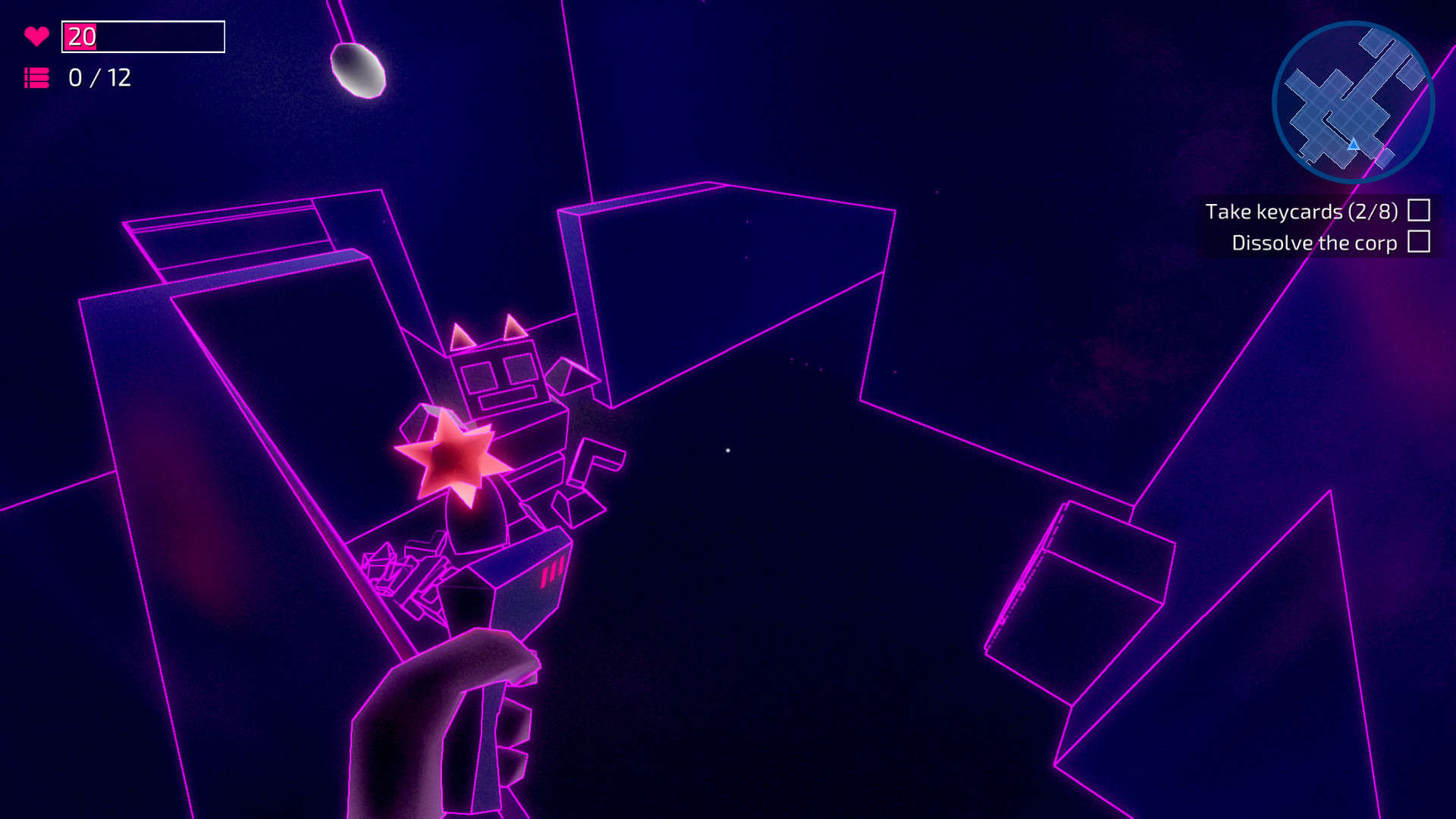Click the heart health icon

37,35
